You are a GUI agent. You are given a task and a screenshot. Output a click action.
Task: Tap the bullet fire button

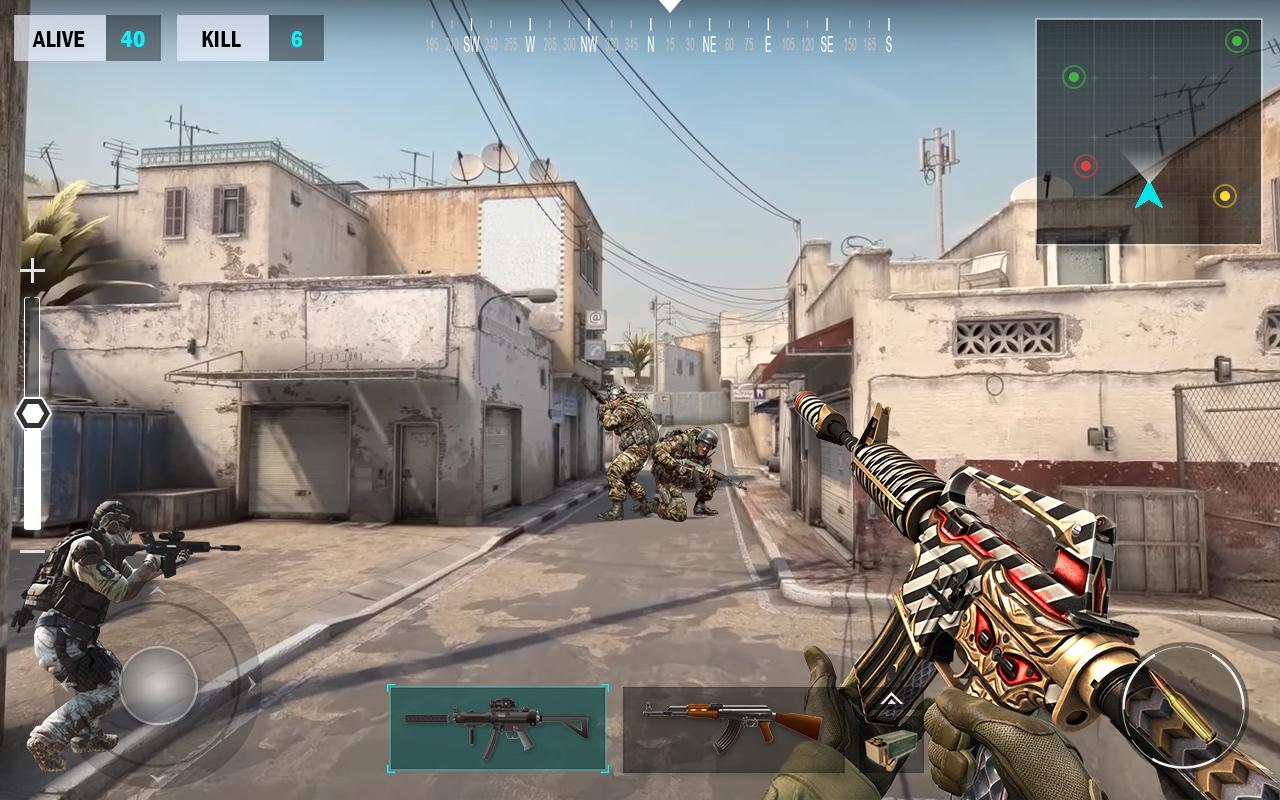coord(1183,706)
